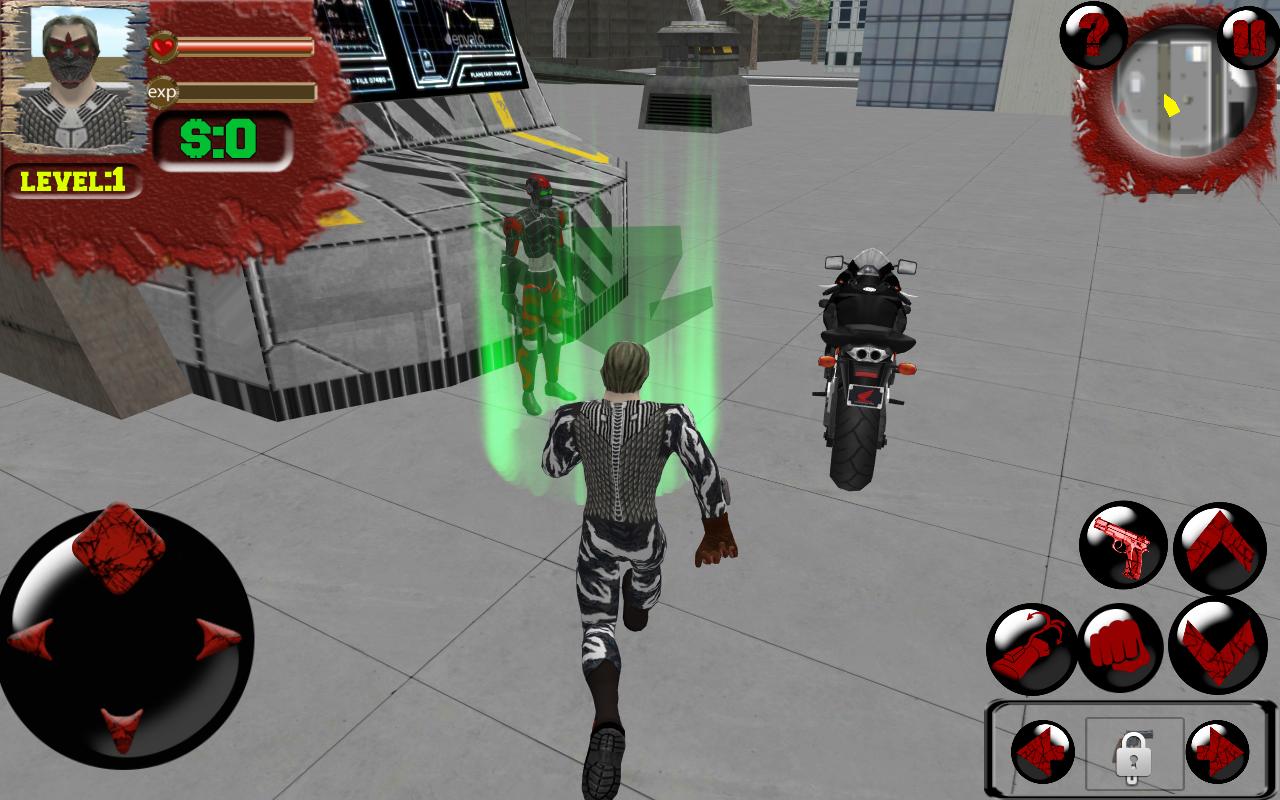The image size is (1280, 800).
Task: Punch using the red fist button
Action: (x=1120, y=649)
